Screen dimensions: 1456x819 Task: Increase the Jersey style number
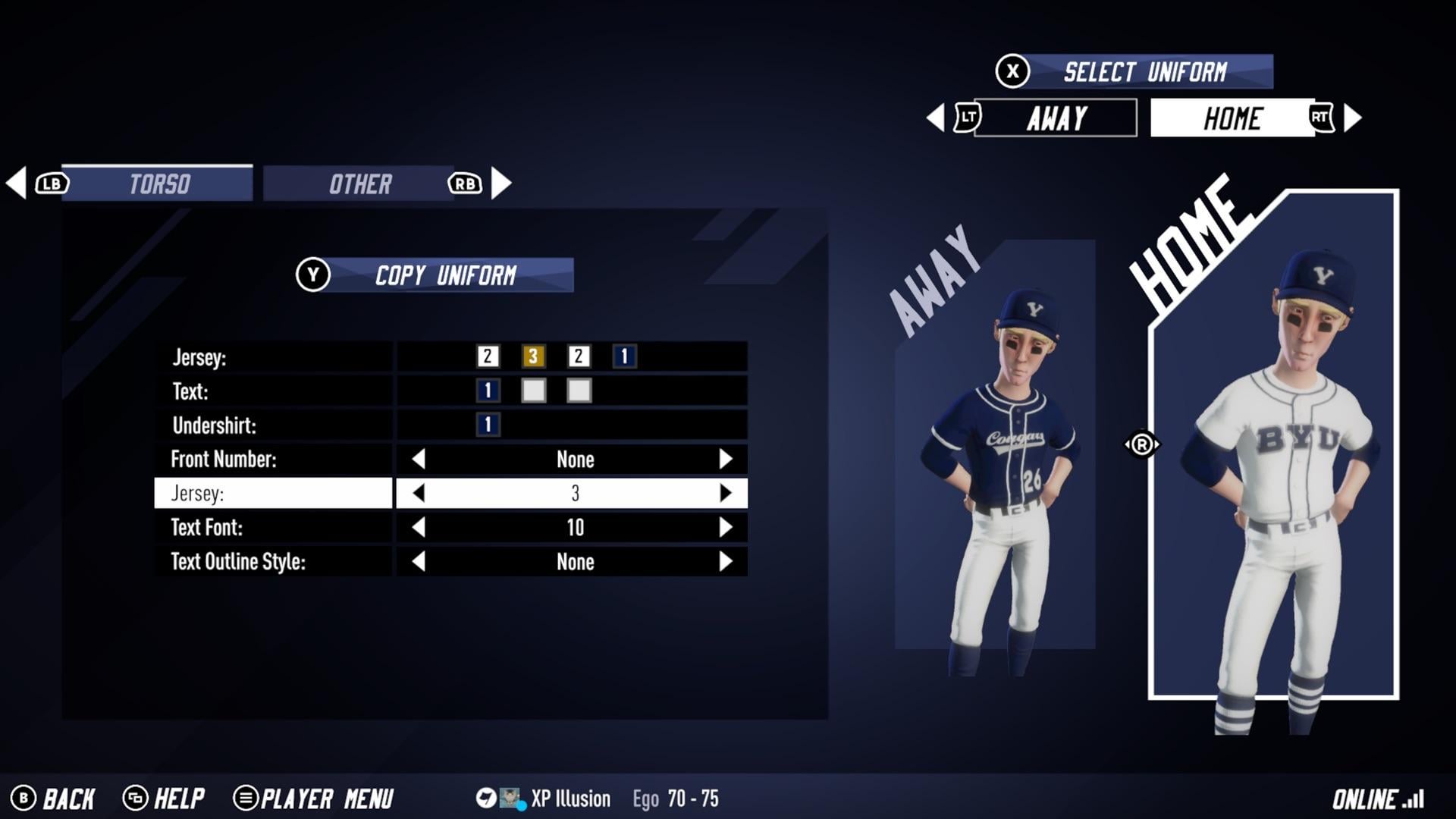click(725, 493)
